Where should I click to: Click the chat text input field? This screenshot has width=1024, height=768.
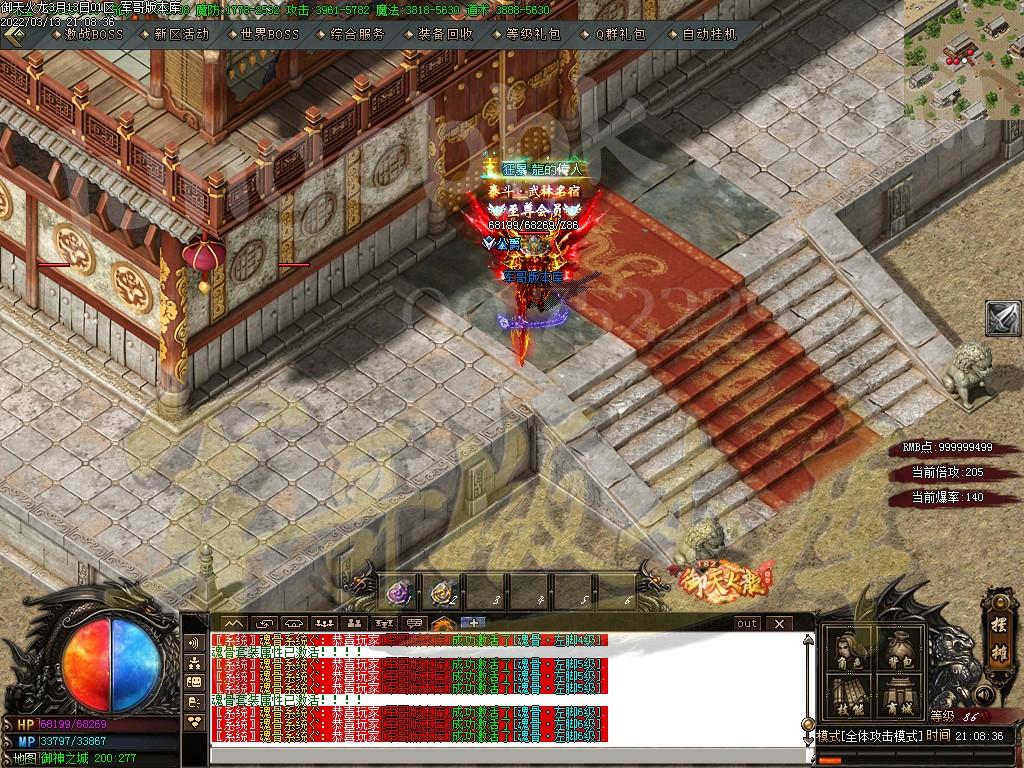tap(500, 755)
